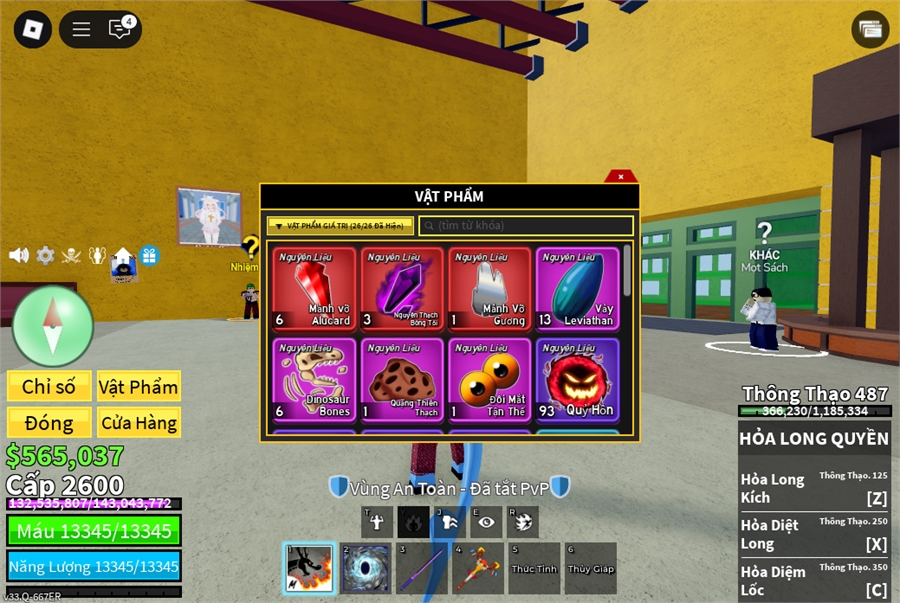Image resolution: width=900 pixels, height=603 pixels.
Task: Open the blue gift box rewards
Action: [x=149, y=255]
